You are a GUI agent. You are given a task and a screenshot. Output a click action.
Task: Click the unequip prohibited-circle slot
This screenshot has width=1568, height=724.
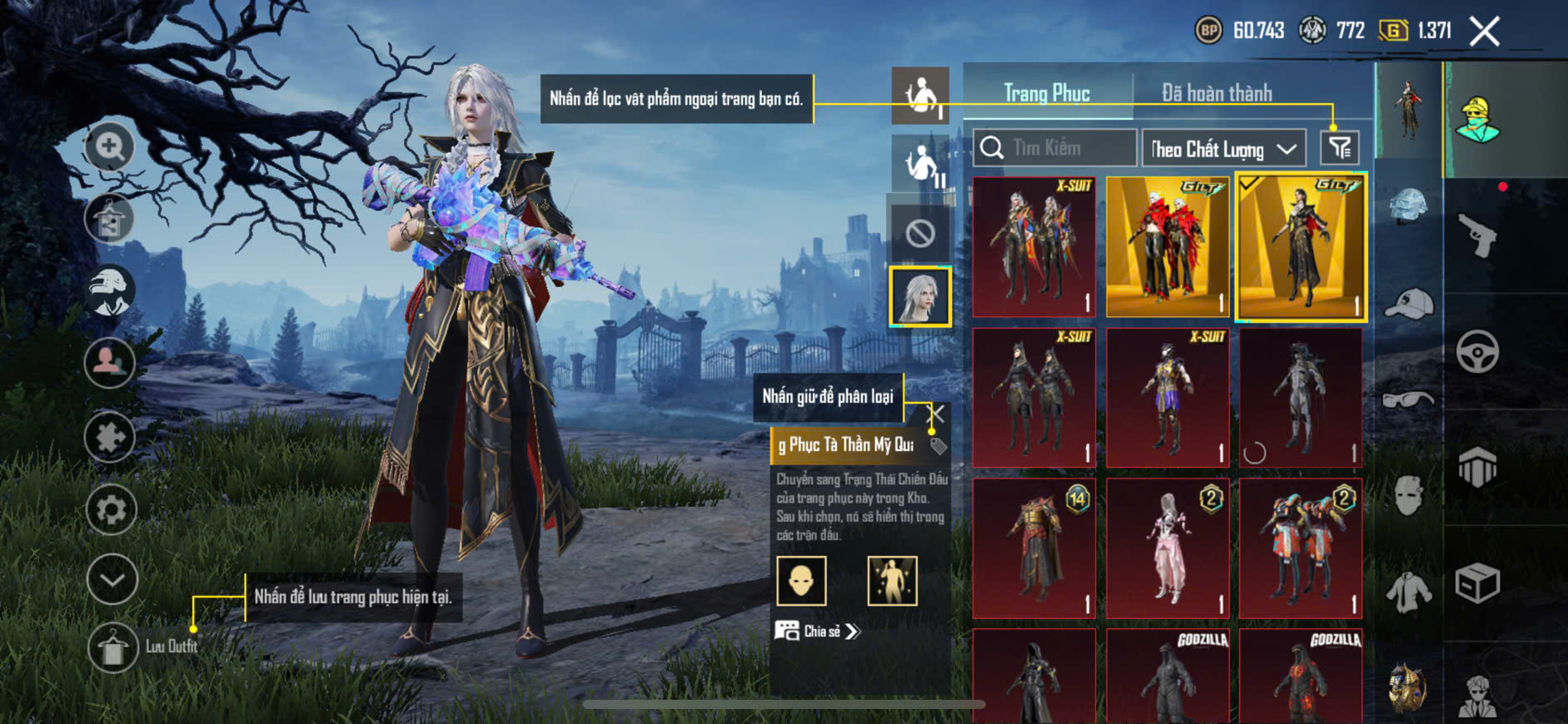pos(920,234)
